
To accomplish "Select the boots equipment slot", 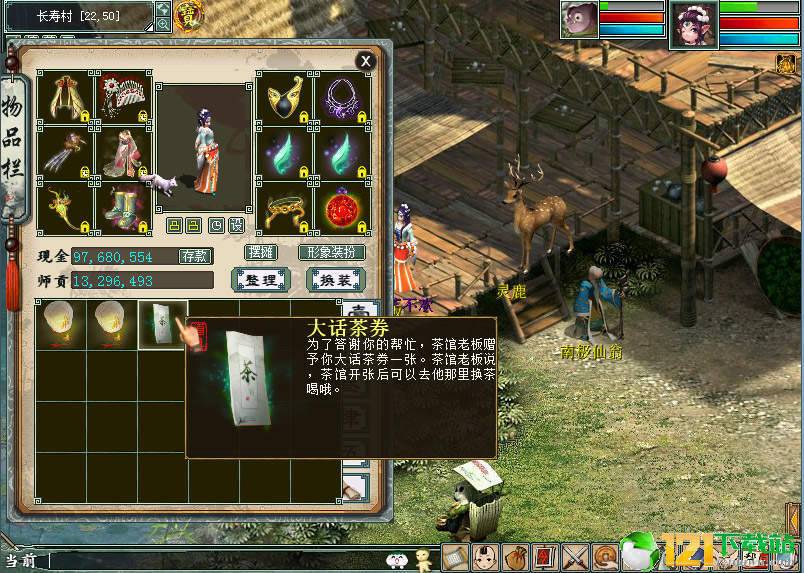I will (x=122, y=209).
